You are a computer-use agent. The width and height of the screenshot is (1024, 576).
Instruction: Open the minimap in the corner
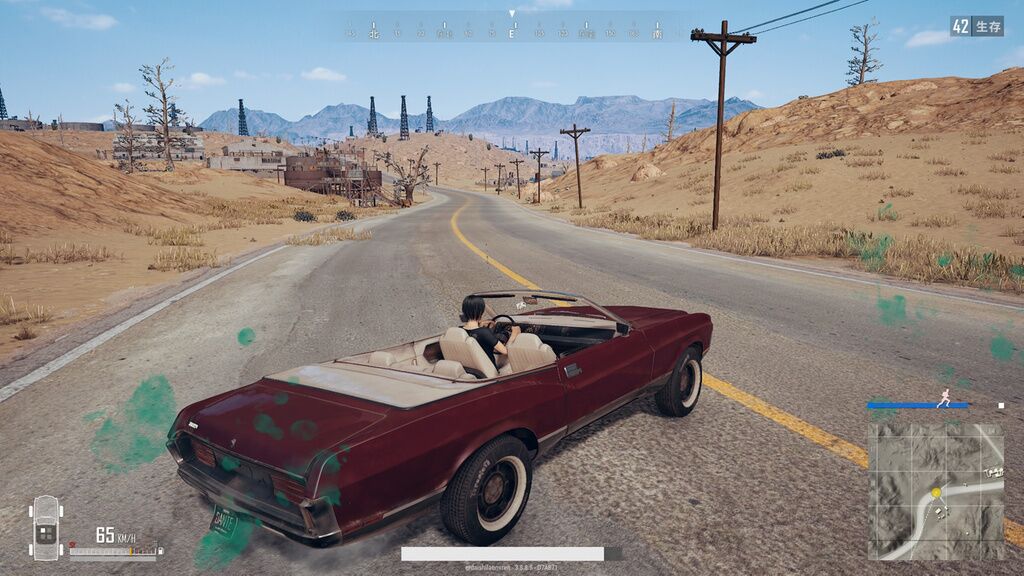[935, 490]
